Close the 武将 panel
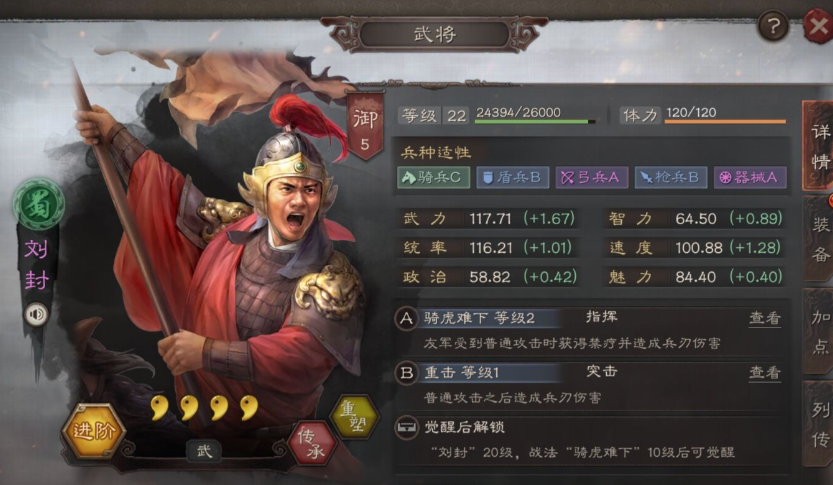This screenshot has width=833, height=485. click(x=817, y=26)
